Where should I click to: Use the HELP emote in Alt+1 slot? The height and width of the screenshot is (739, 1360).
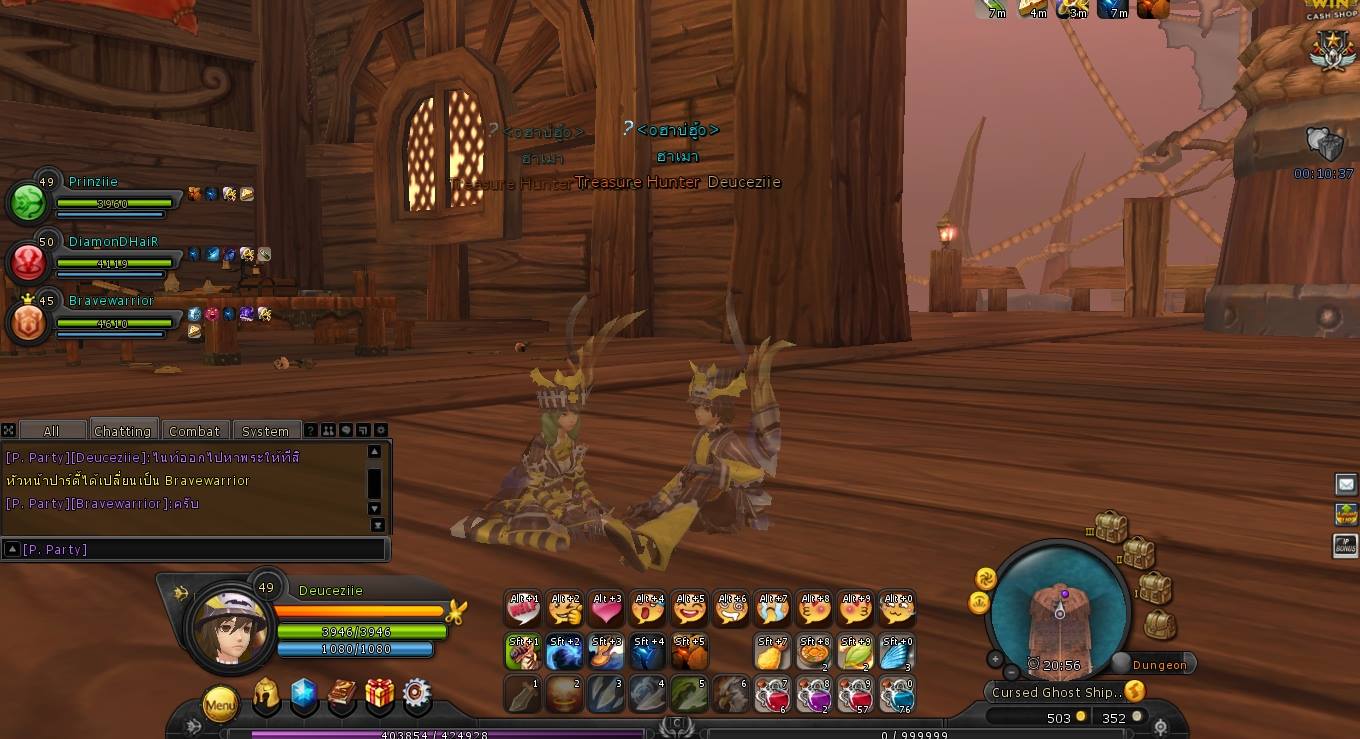(523, 608)
